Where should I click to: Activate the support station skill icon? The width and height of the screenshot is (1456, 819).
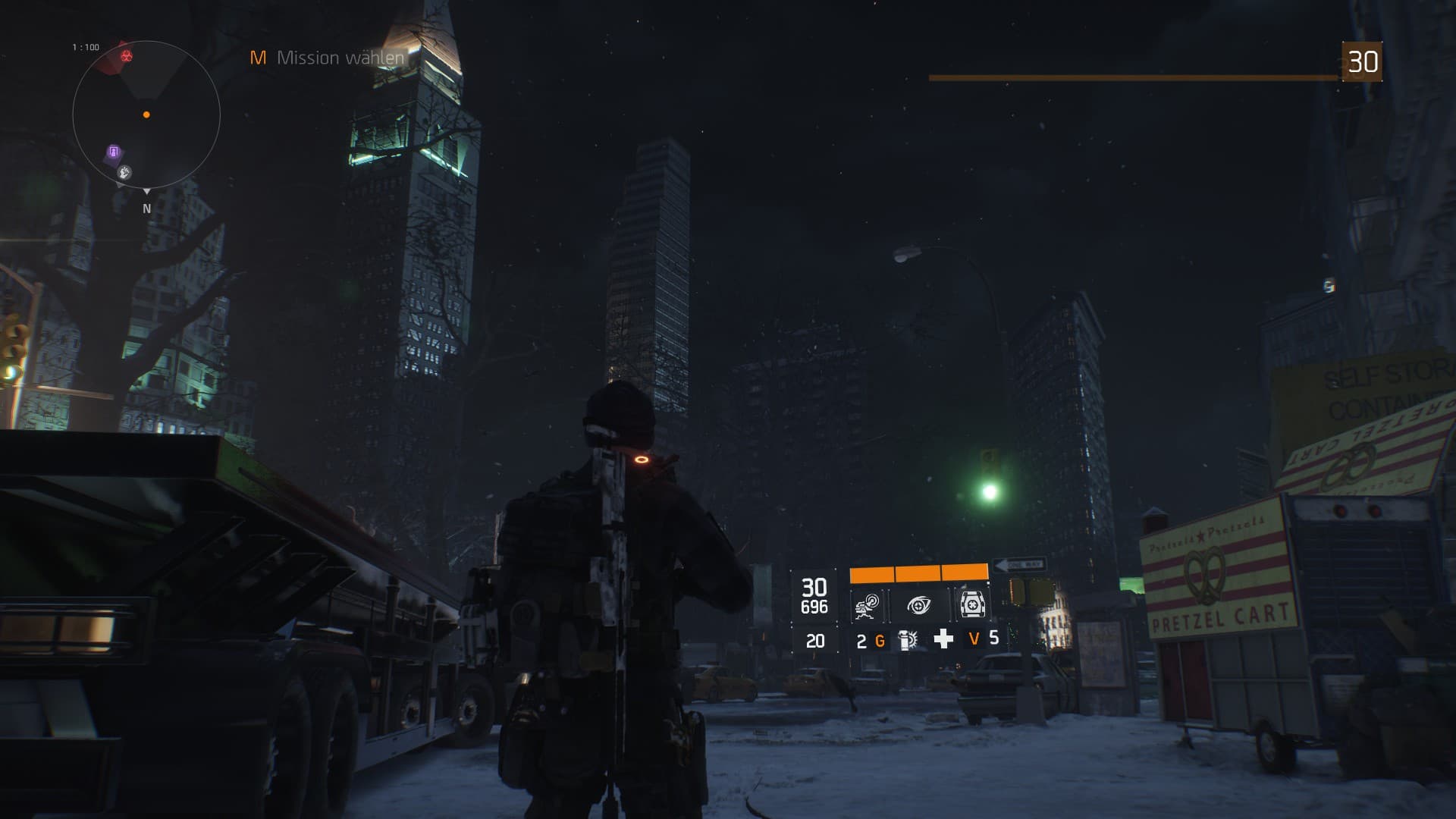click(971, 604)
